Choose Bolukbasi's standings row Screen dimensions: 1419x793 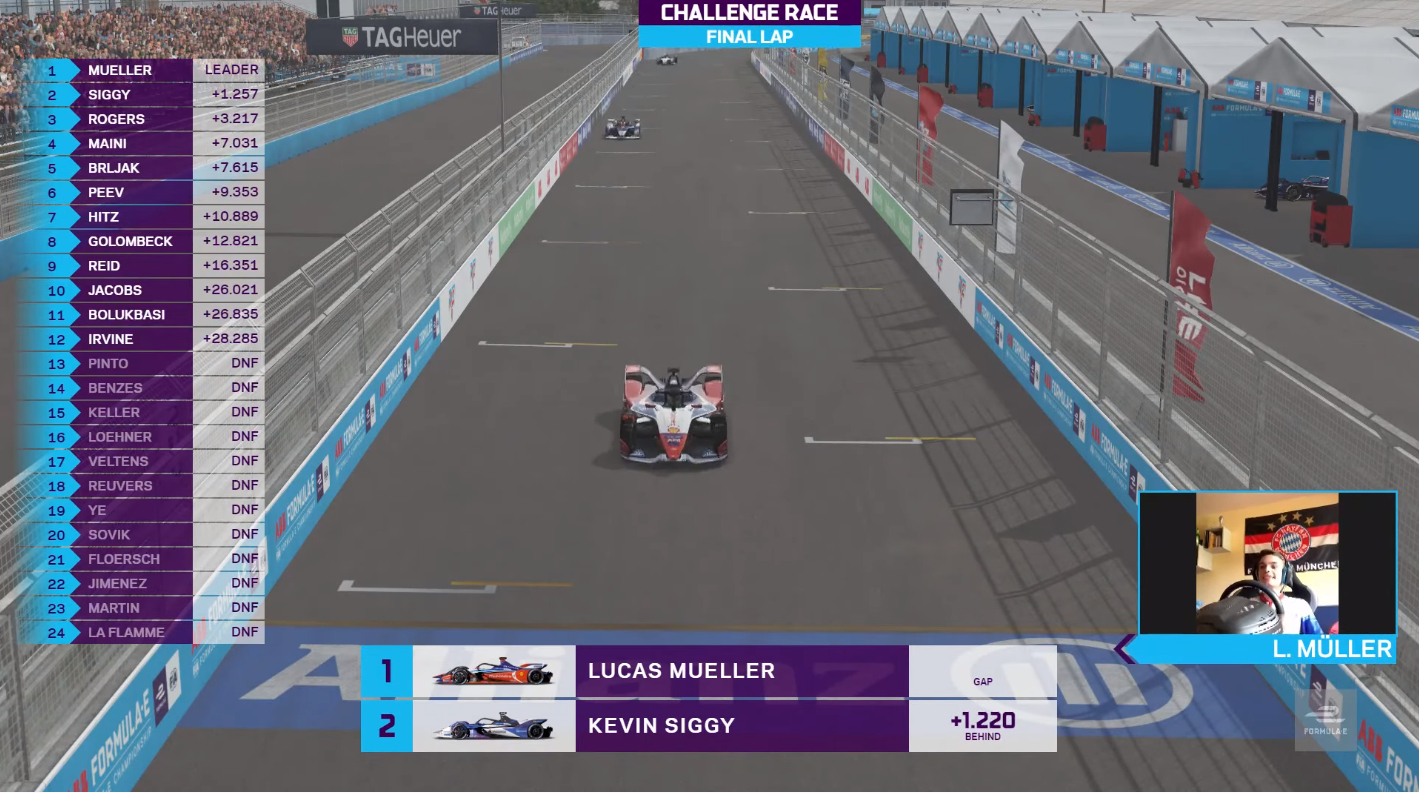pyautogui.click(x=140, y=315)
